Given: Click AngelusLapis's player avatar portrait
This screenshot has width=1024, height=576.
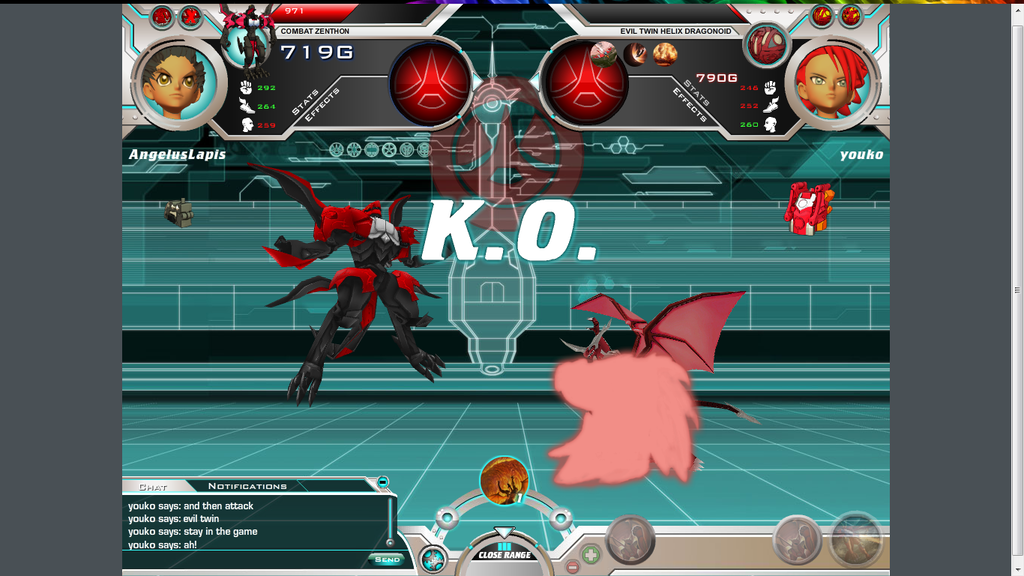Looking at the screenshot, I should pyautogui.click(x=177, y=83).
